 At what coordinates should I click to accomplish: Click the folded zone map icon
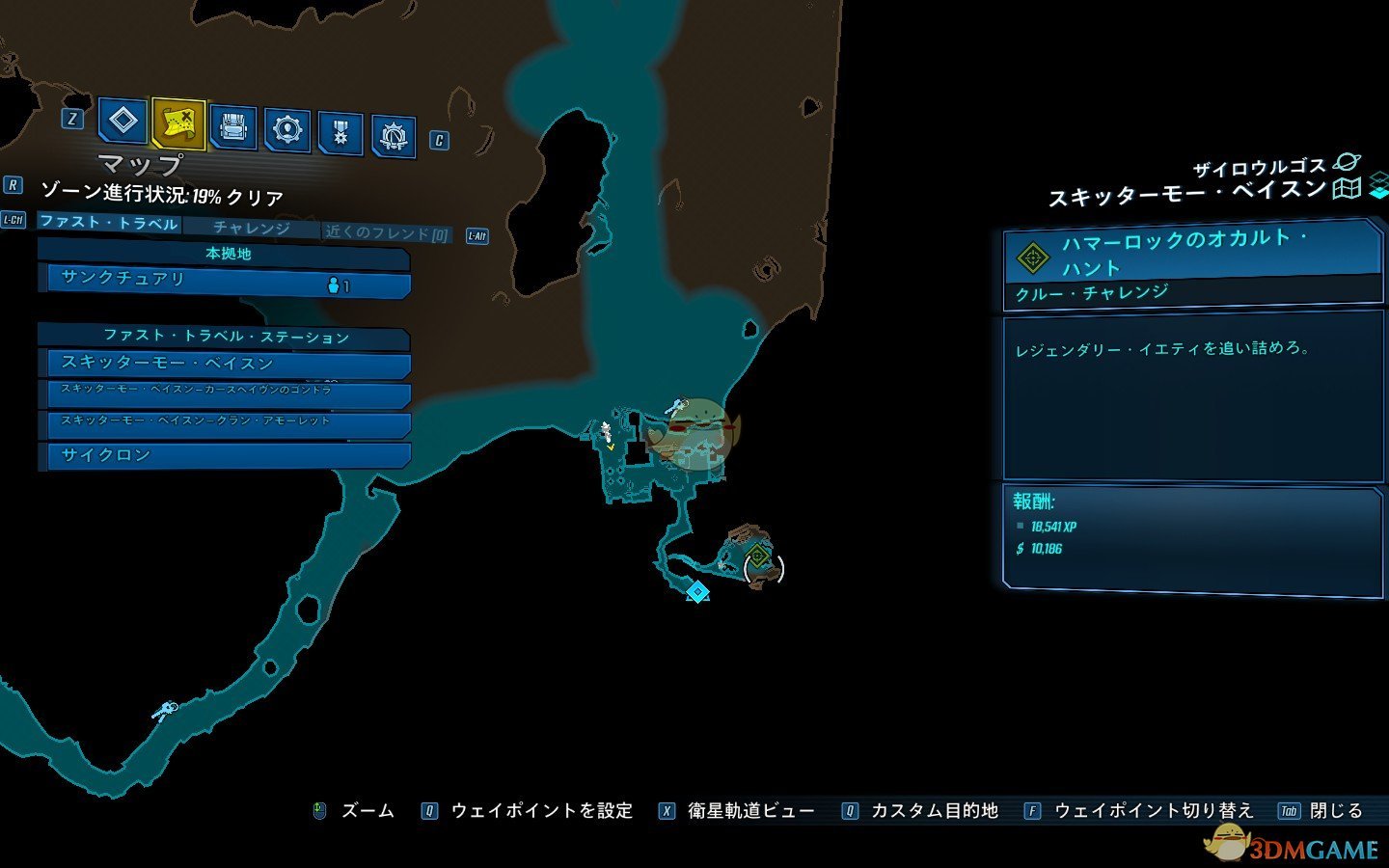[x=1347, y=188]
